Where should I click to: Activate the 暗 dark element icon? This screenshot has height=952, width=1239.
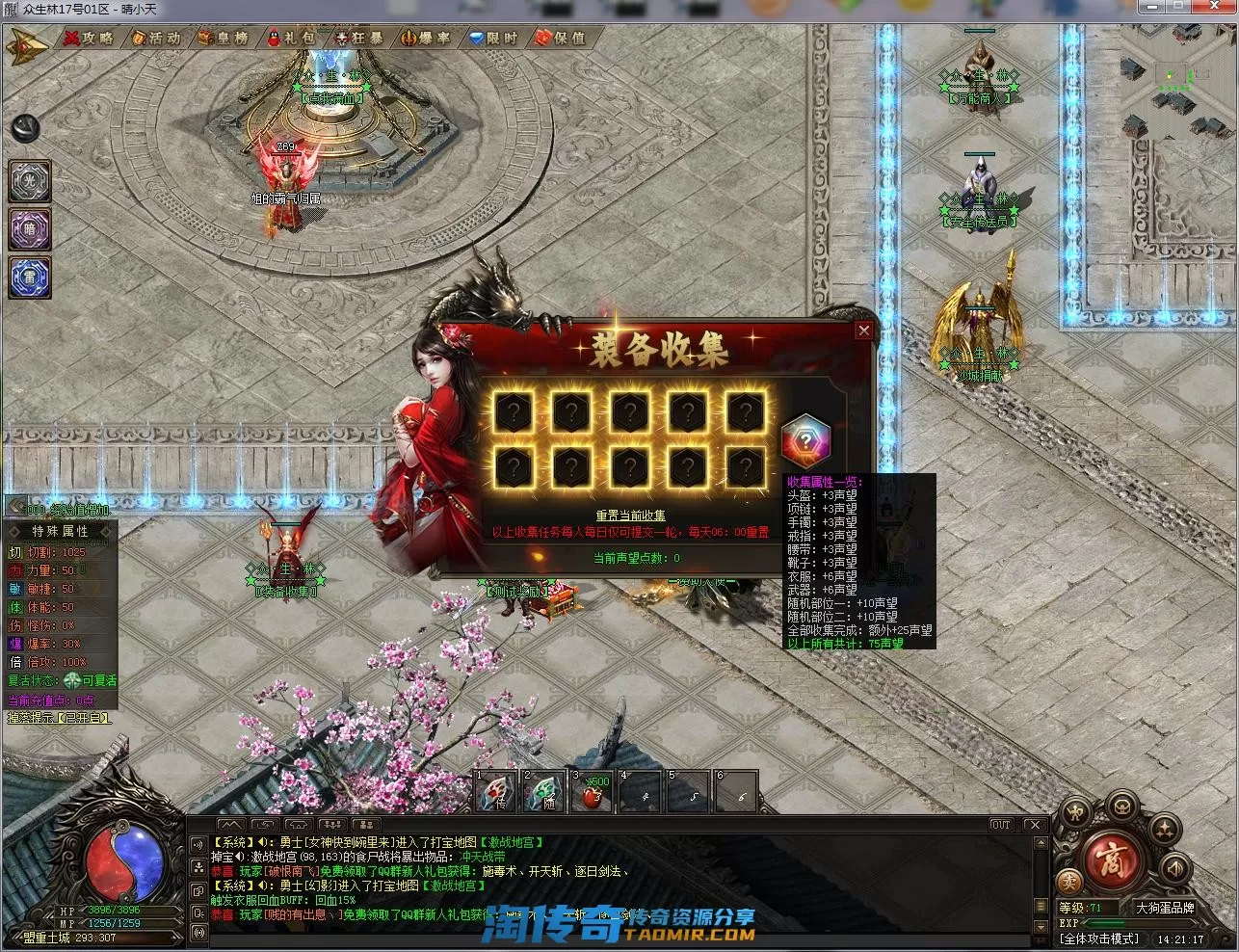click(x=29, y=229)
